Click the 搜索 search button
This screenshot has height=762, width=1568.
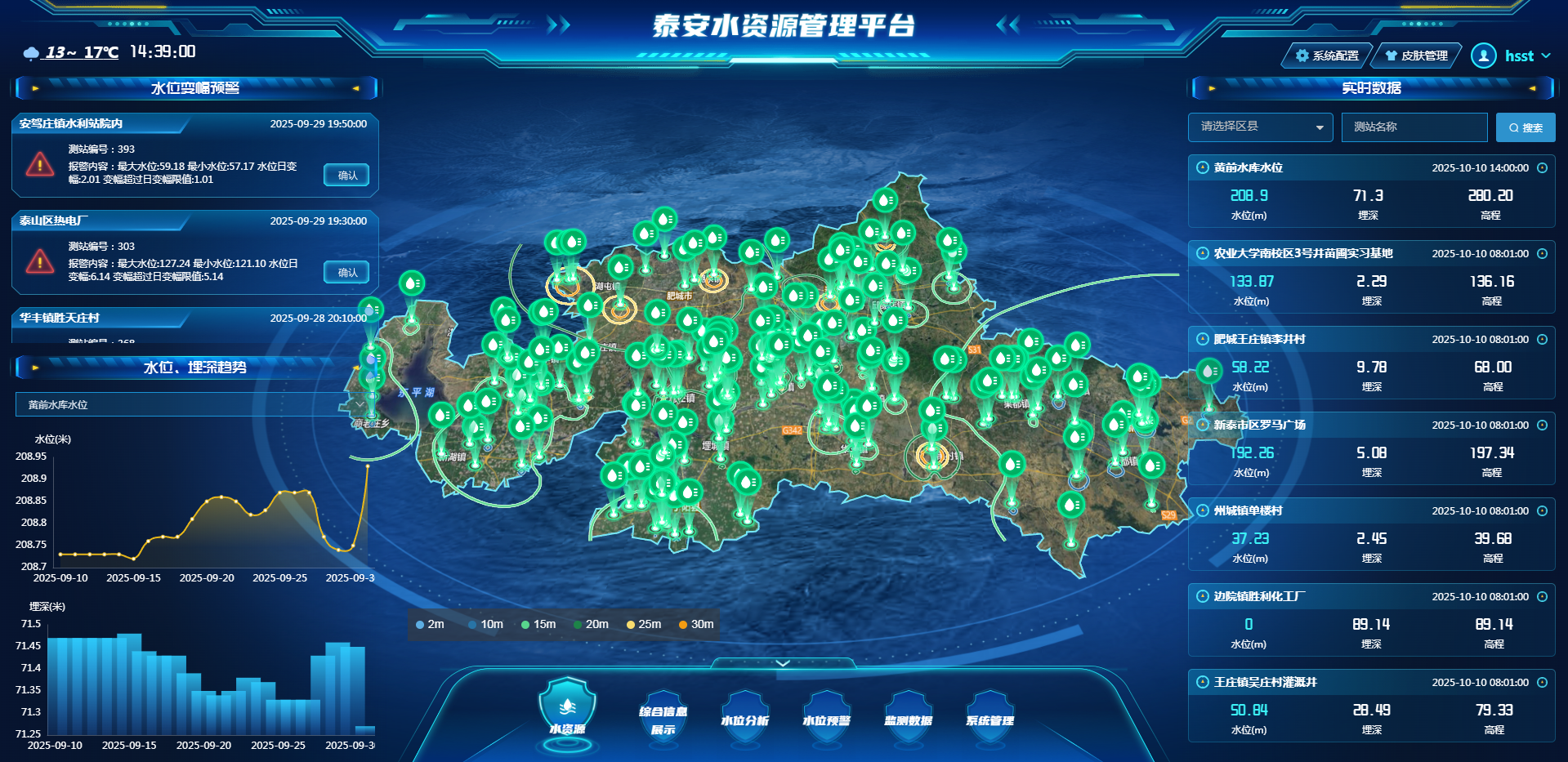1525,127
